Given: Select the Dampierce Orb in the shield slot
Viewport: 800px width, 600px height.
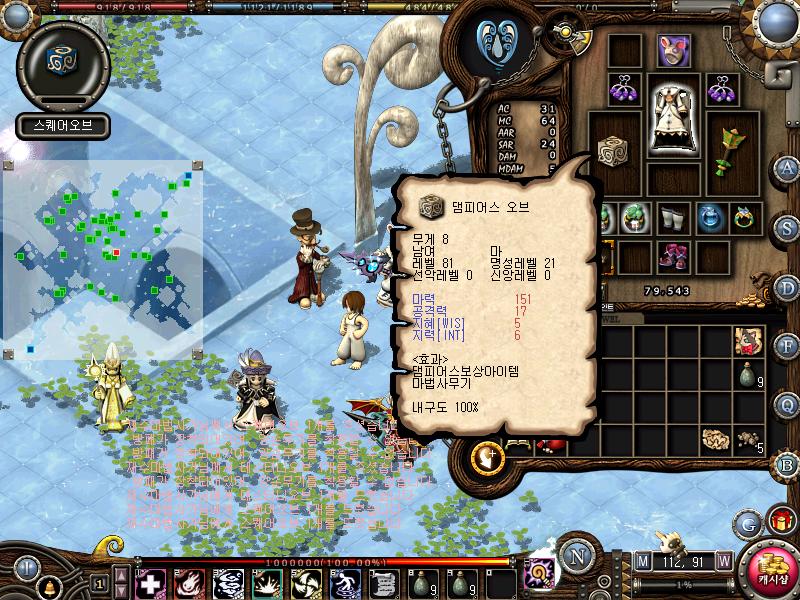Looking at the screenshot, I should pyautogui.click(x=614, y=150).
